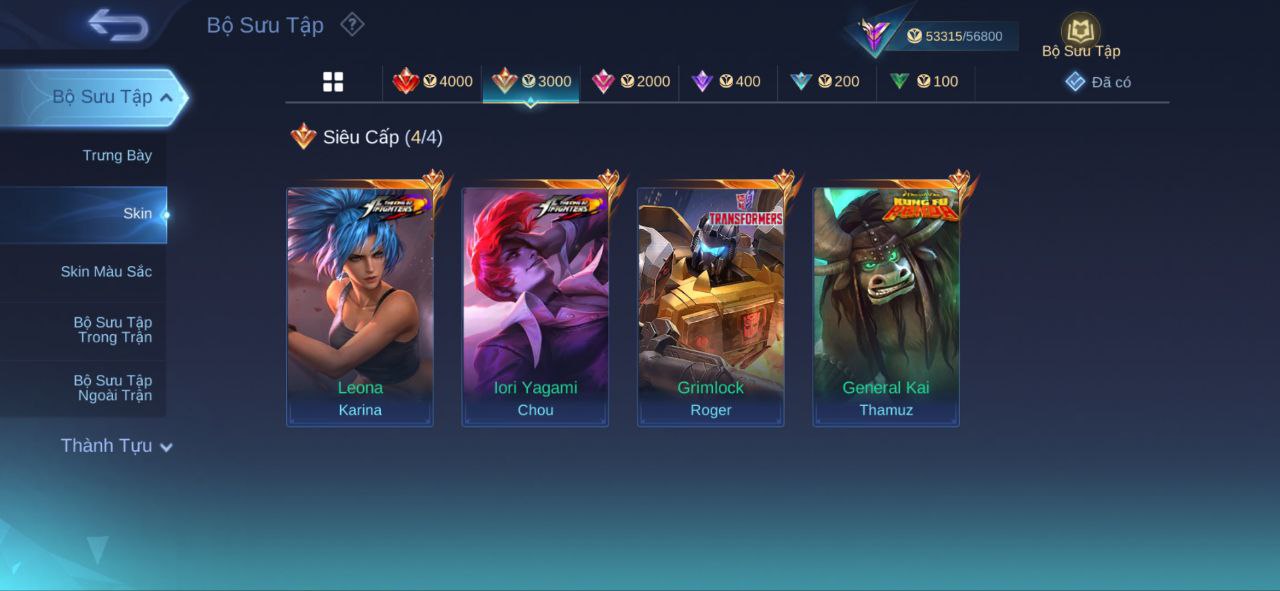Show all skins with the grid tab
Image resolution: width=1280 pixels, height=591 pixels.
coord(333,82)
